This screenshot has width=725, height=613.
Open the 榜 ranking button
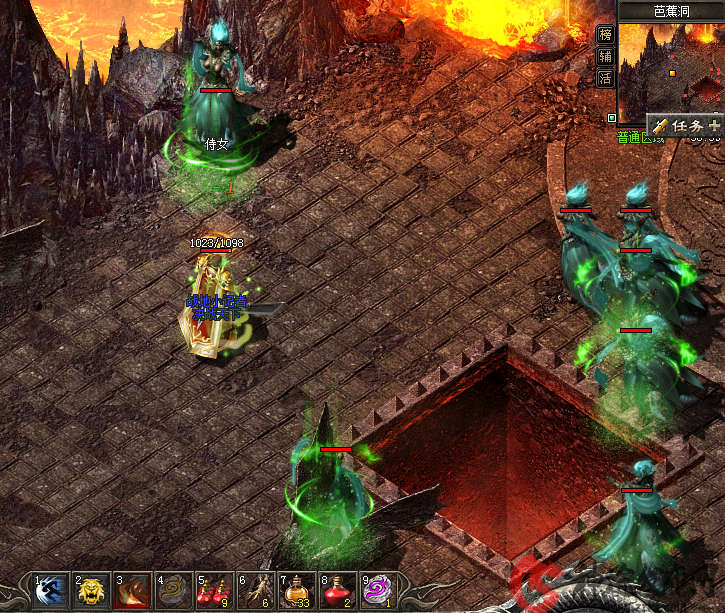click(605, 33)
